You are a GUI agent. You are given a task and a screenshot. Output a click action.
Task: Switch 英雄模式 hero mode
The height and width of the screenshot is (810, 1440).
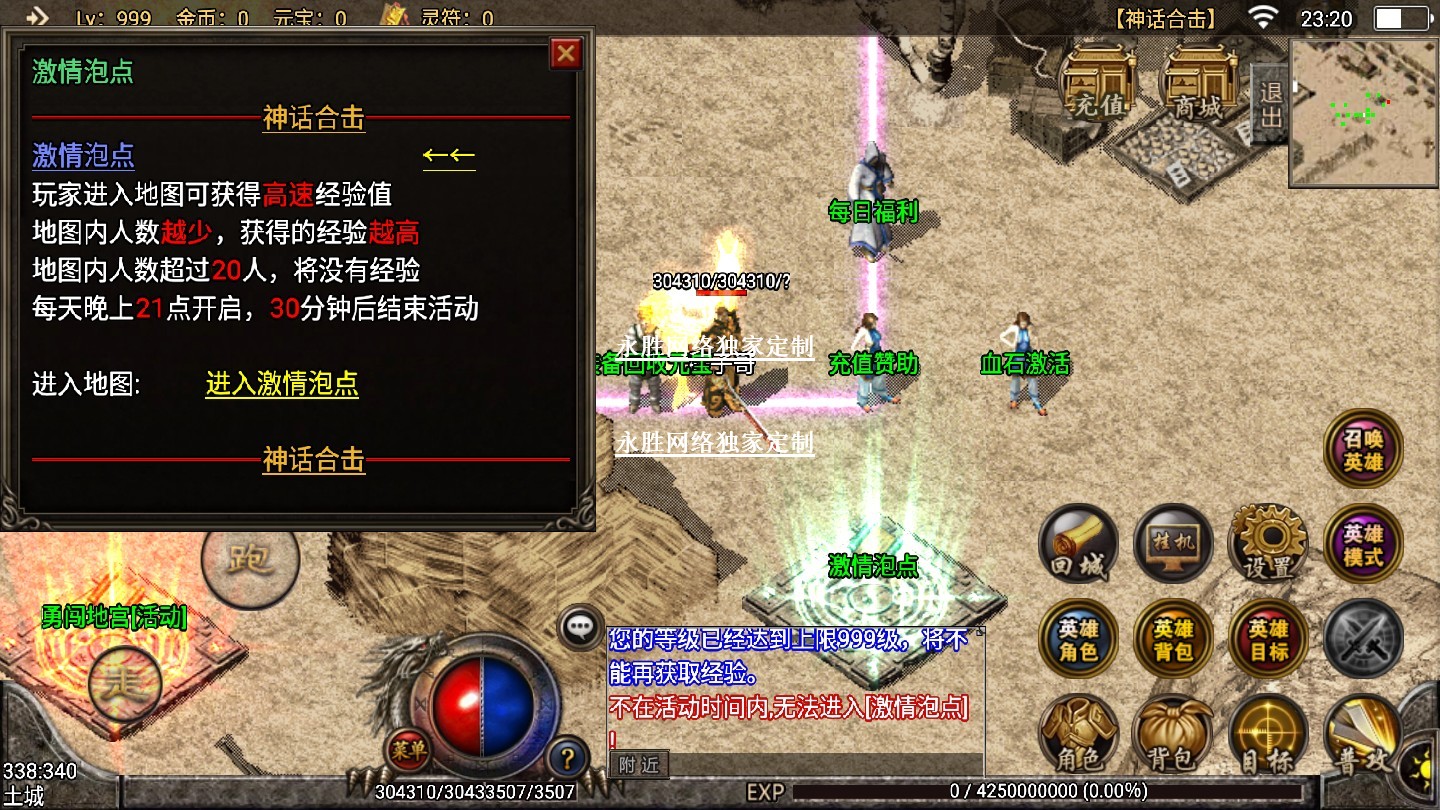[x=1363, y=543]
